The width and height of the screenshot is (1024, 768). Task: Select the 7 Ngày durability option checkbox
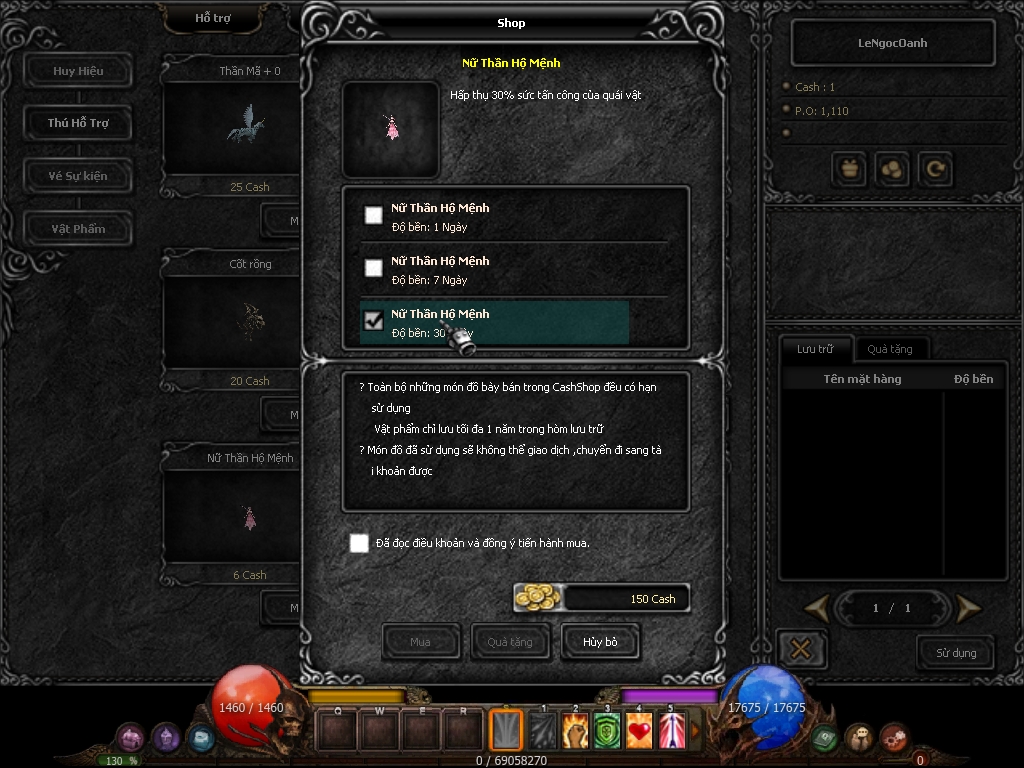tap(373, 268)
